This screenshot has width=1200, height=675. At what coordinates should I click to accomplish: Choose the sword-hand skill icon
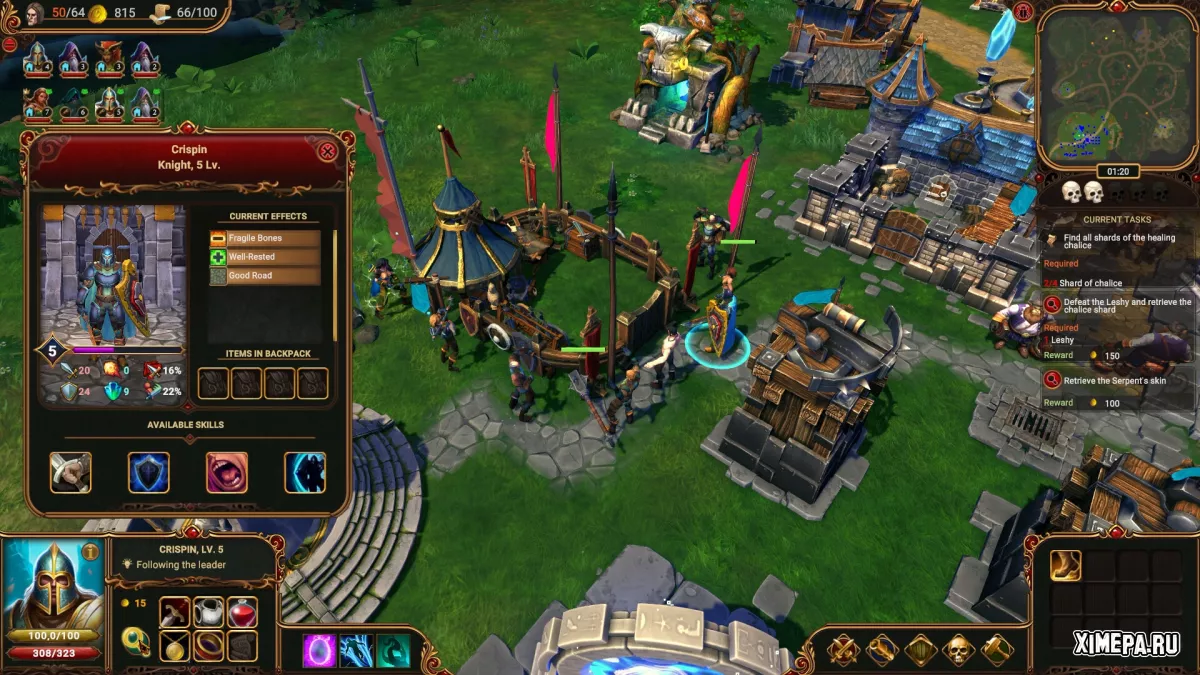coord(71,473)
